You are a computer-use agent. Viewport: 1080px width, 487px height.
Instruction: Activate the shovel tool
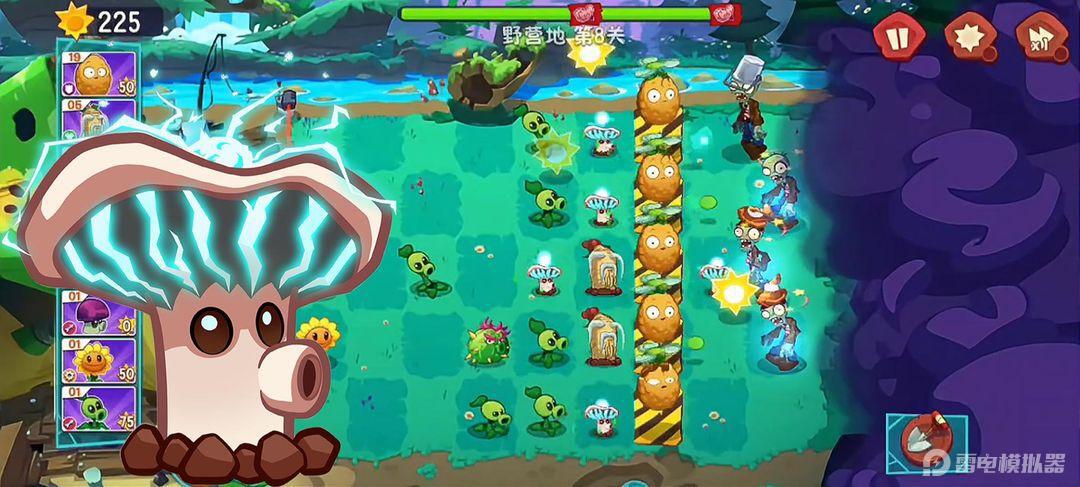pos(924,440)
